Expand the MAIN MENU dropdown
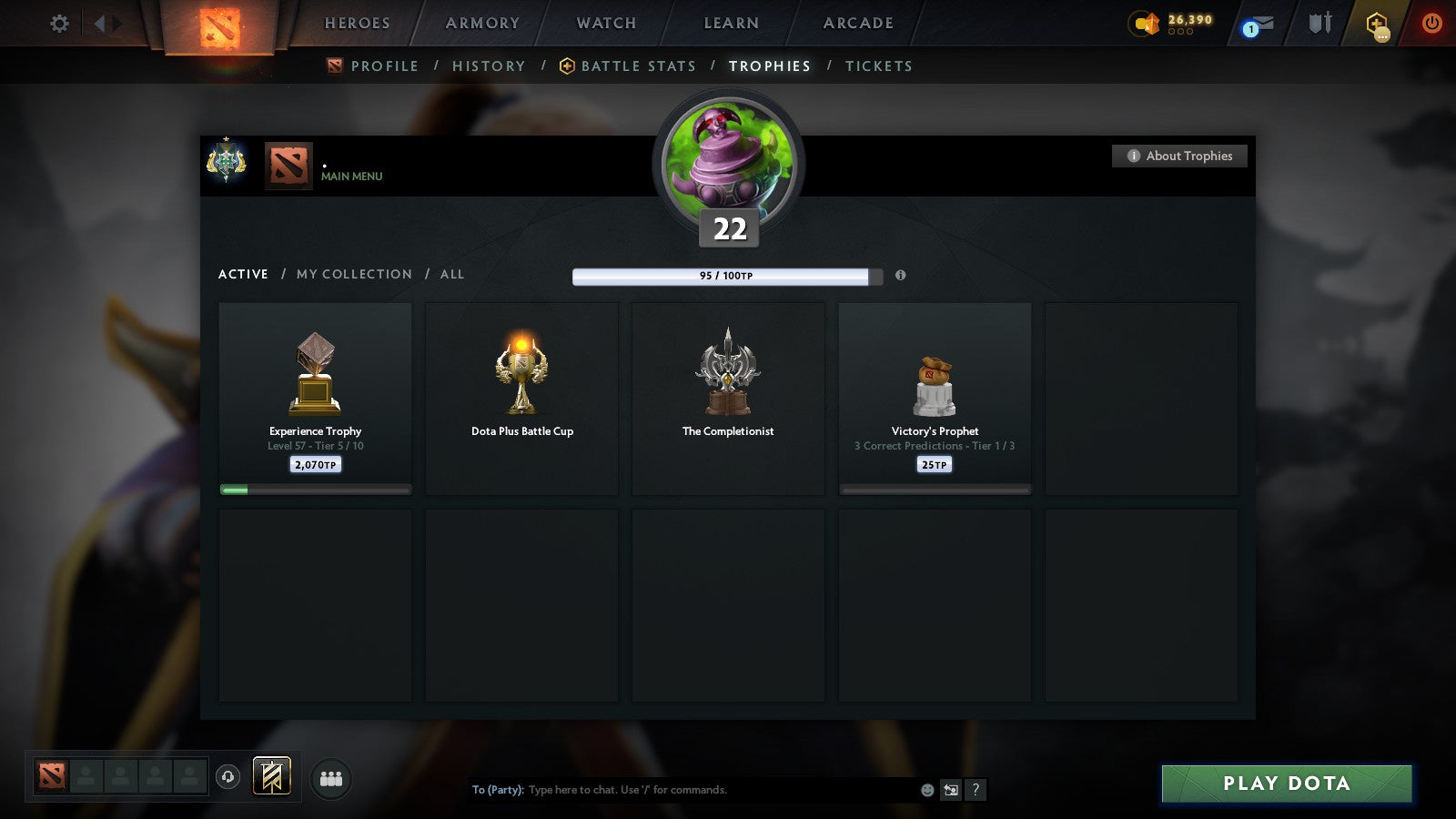1456x819 pixels. tap(352, 177)
